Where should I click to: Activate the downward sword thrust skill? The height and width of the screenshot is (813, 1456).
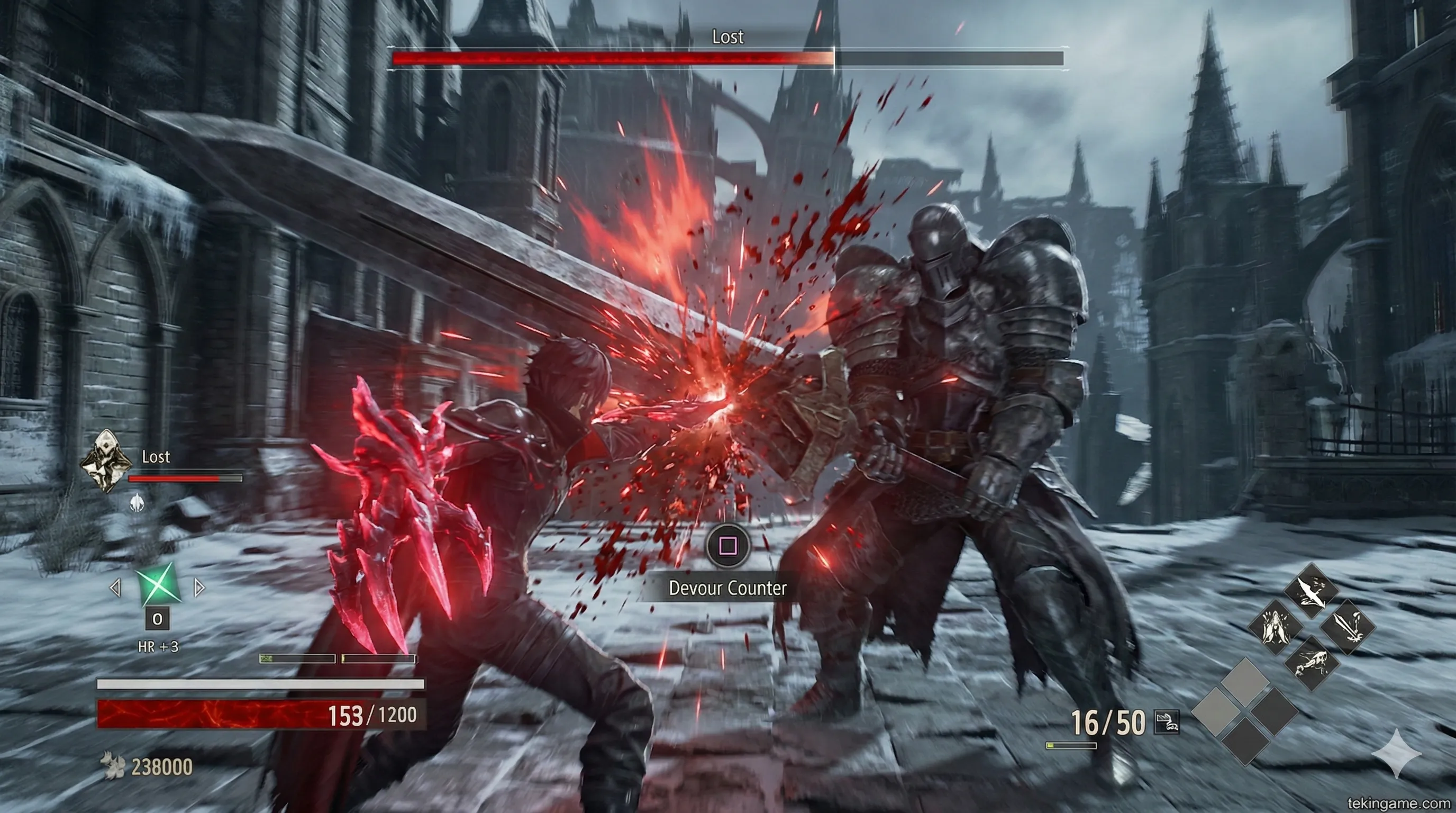tap(1347, 627)
